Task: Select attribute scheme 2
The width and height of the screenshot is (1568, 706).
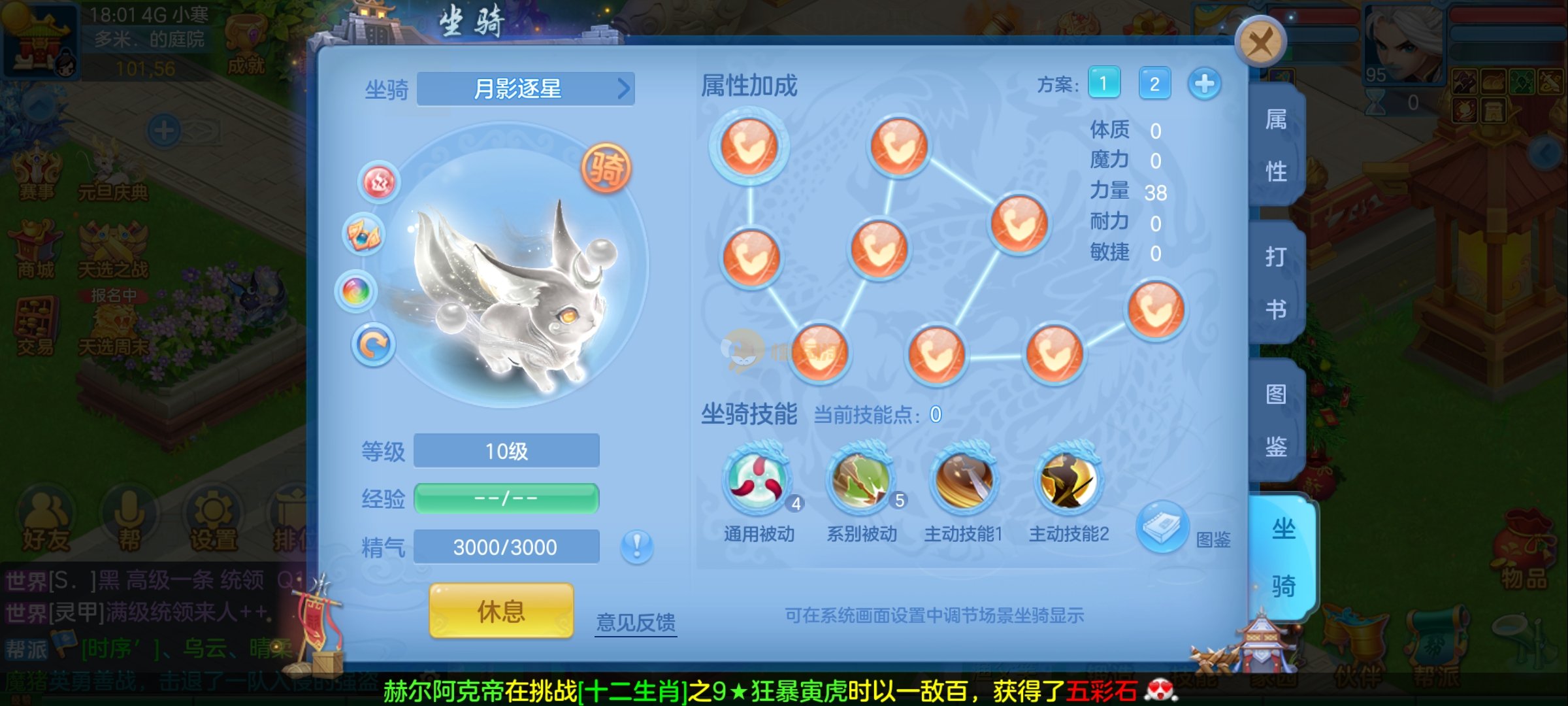Action: pyautogui.click(x=1154, y=84)
